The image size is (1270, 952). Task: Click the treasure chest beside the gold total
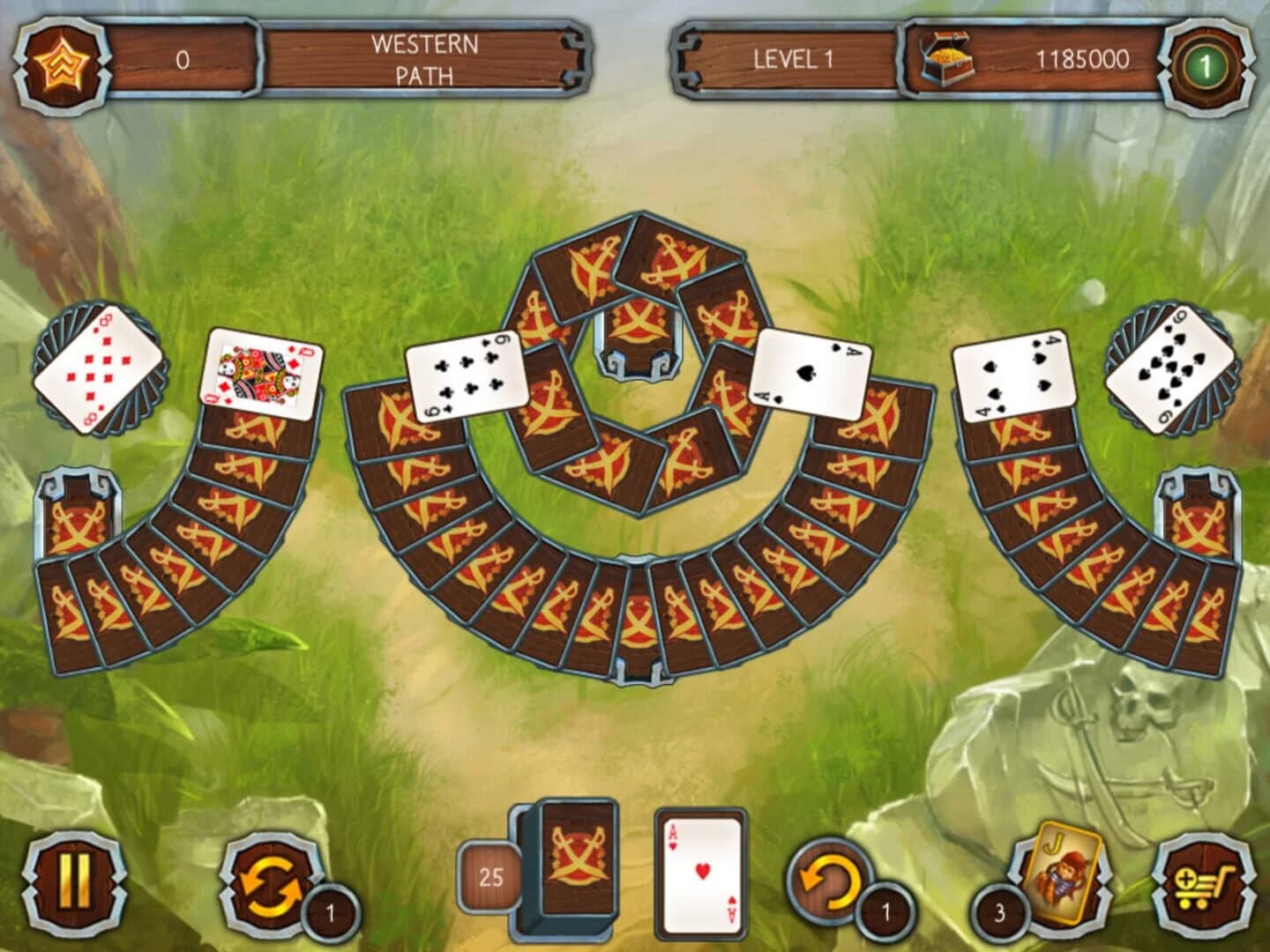(x=946, y=57)
